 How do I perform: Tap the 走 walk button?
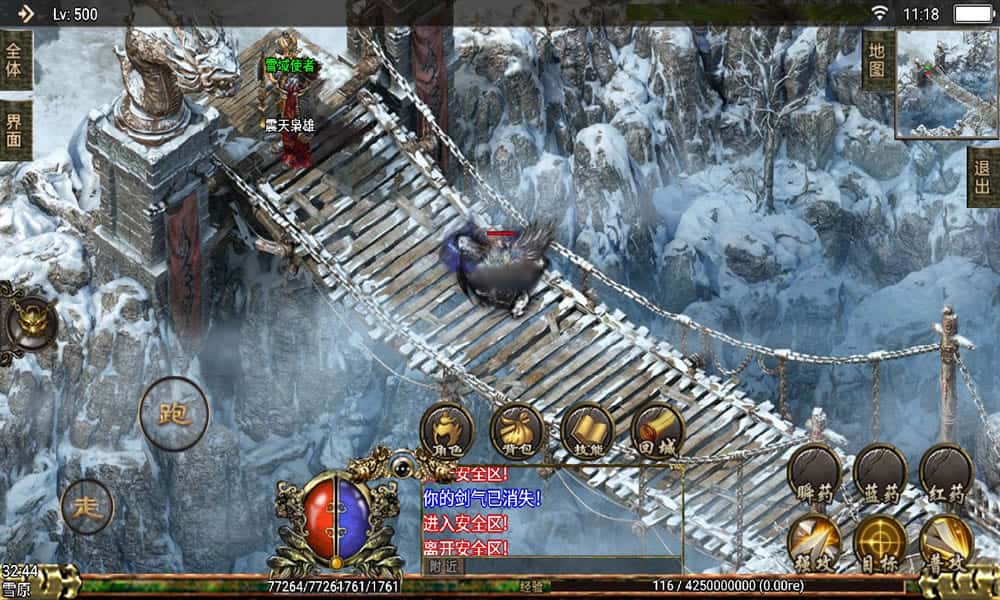point(87,506)
